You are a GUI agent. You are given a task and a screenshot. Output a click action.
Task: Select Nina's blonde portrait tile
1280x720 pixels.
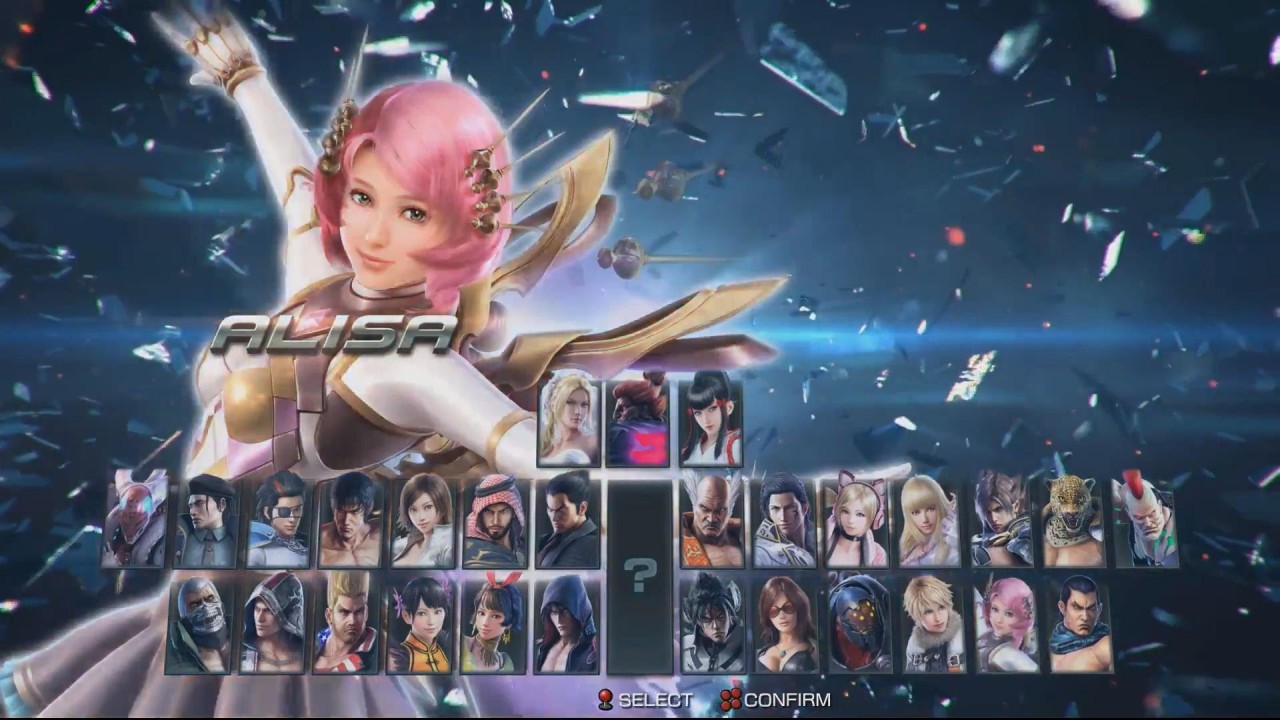click(570, 422)
